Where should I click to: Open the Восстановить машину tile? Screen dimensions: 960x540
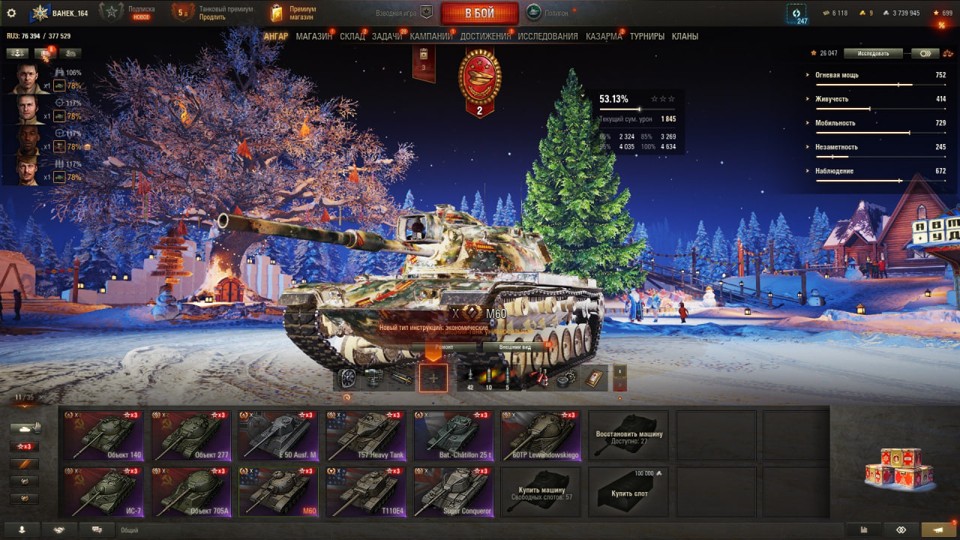coord(627,435)
